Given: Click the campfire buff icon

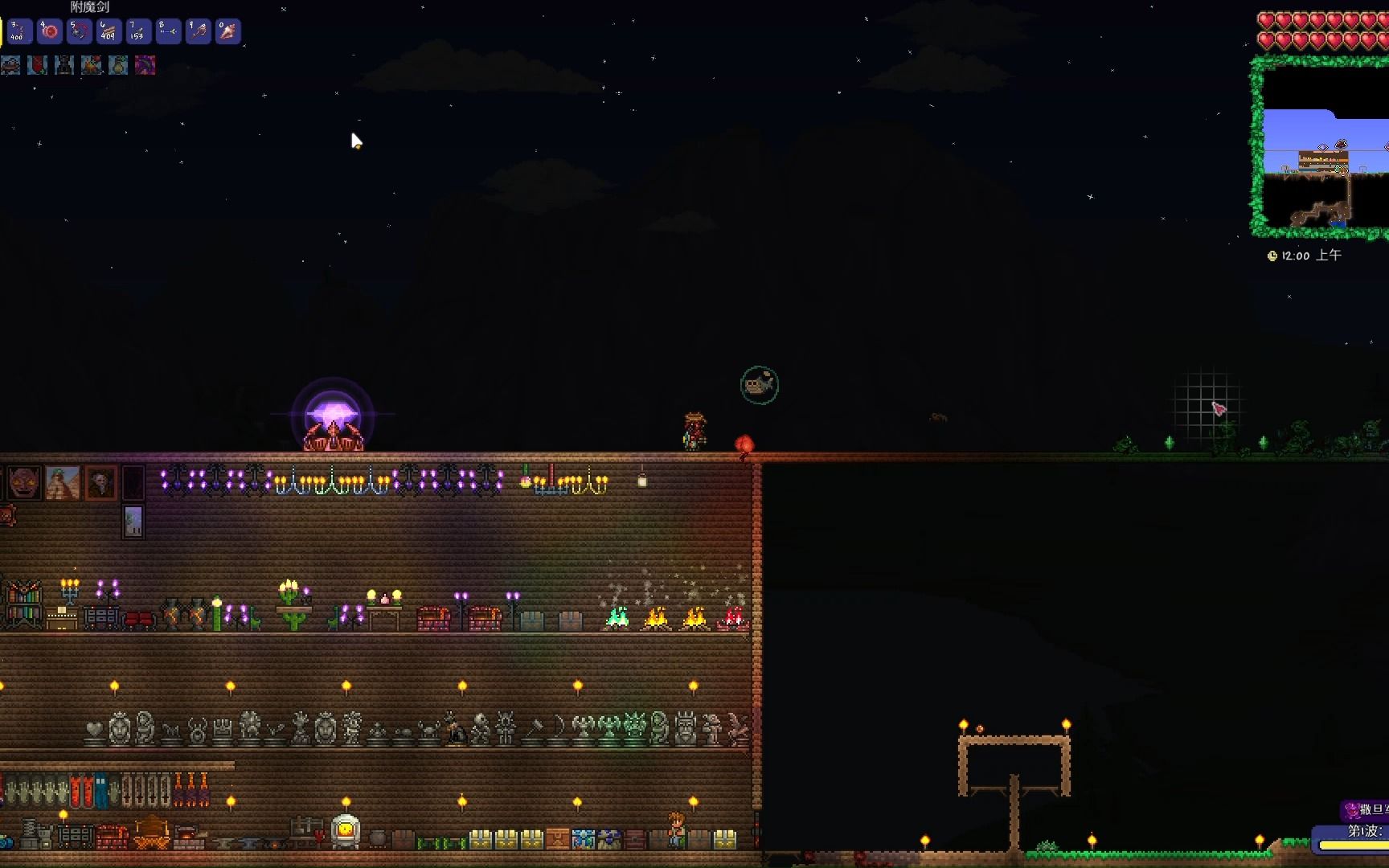Looking at the screenshot, I should coord(92,65).
